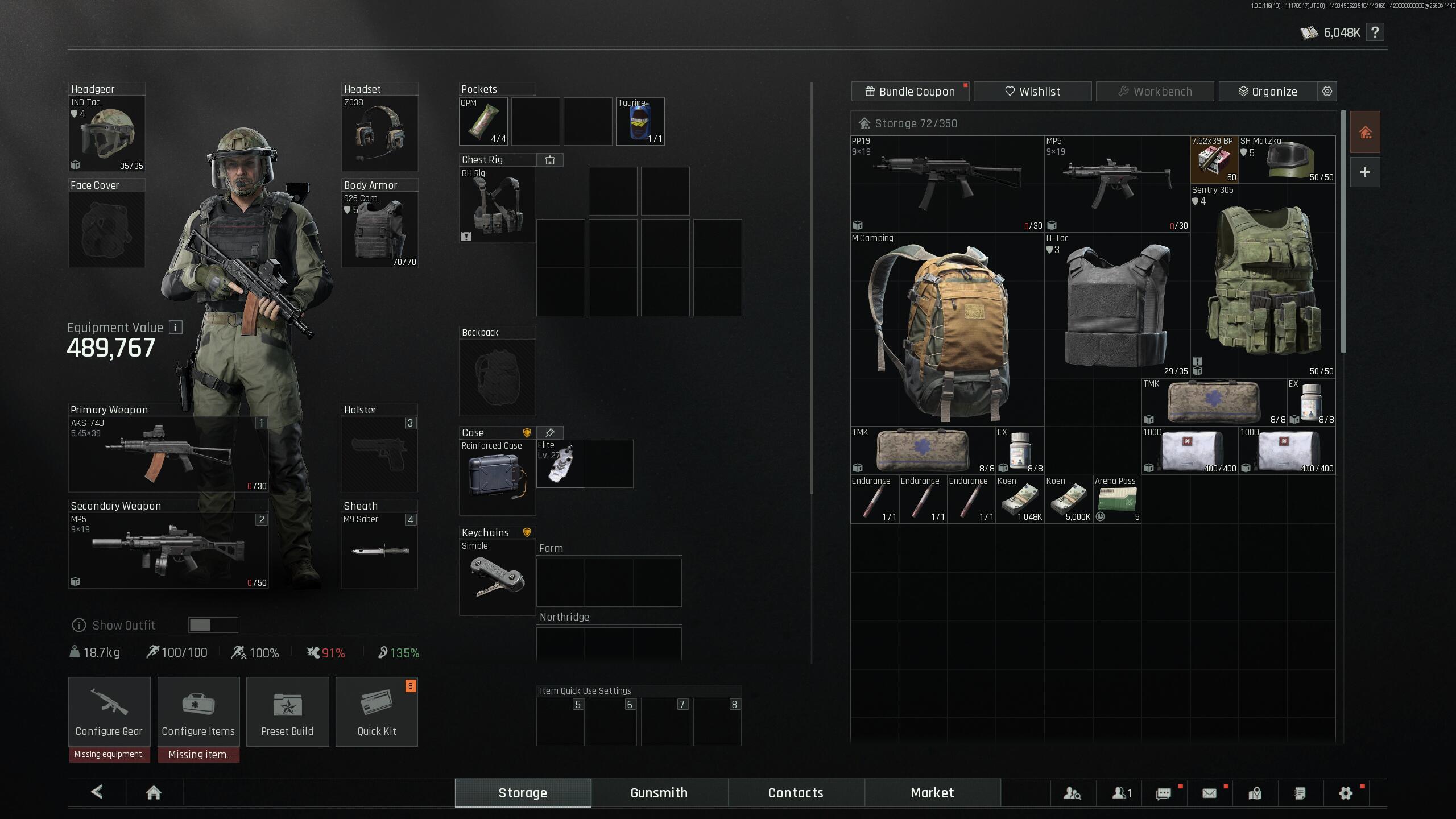
Task: Select the Arena Pass item
Action: 1116,499
